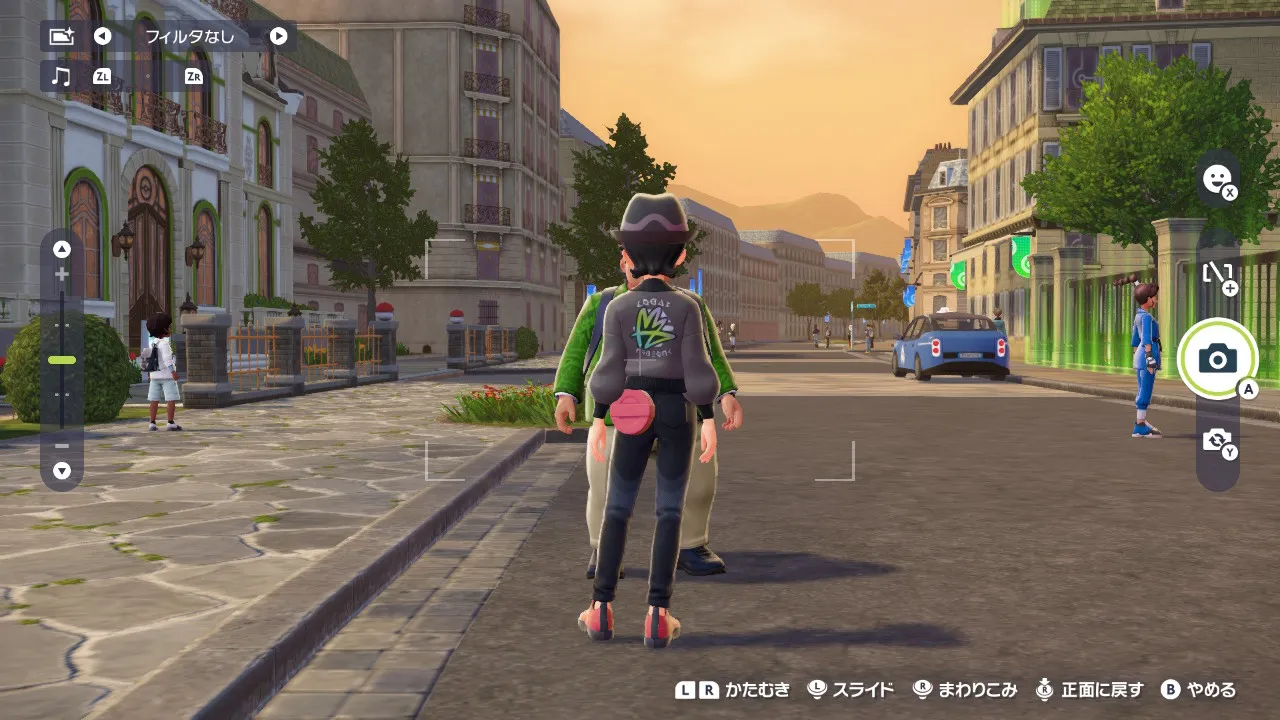Zoom out with the down arrow
Screen dimensions: 1280x720
[62, 470]
